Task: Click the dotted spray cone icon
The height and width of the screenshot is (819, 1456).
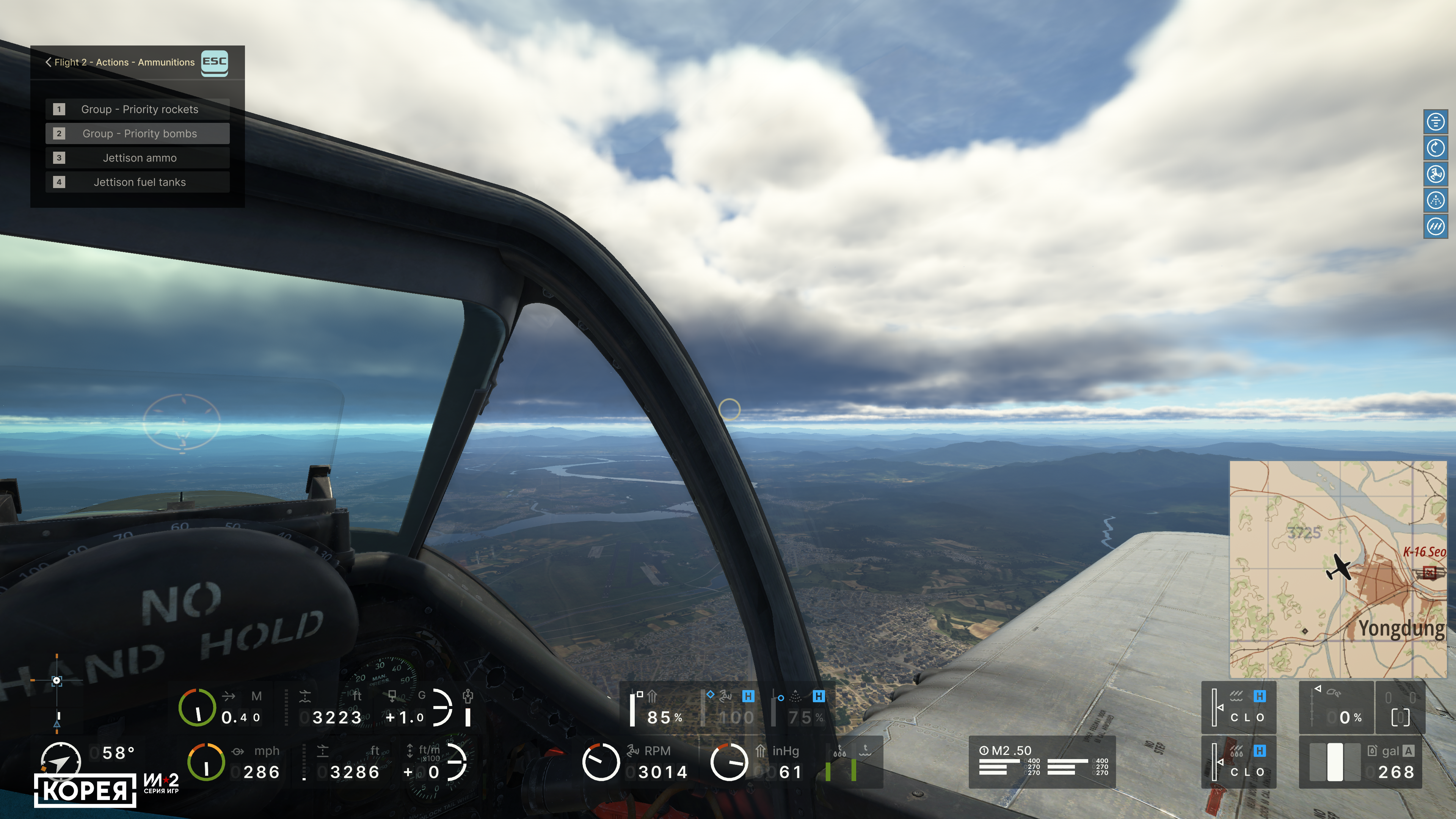Action: point(1435,200)
